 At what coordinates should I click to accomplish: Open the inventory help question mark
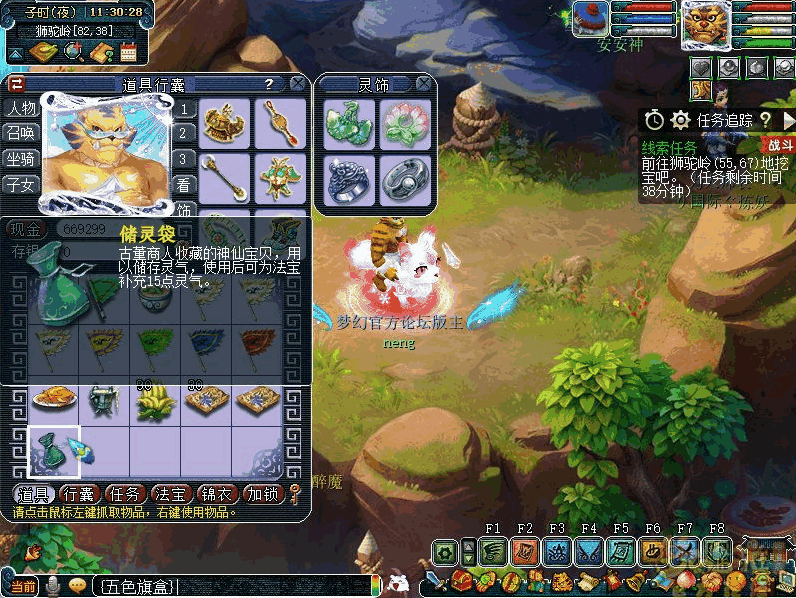click(x=269, y=84)
